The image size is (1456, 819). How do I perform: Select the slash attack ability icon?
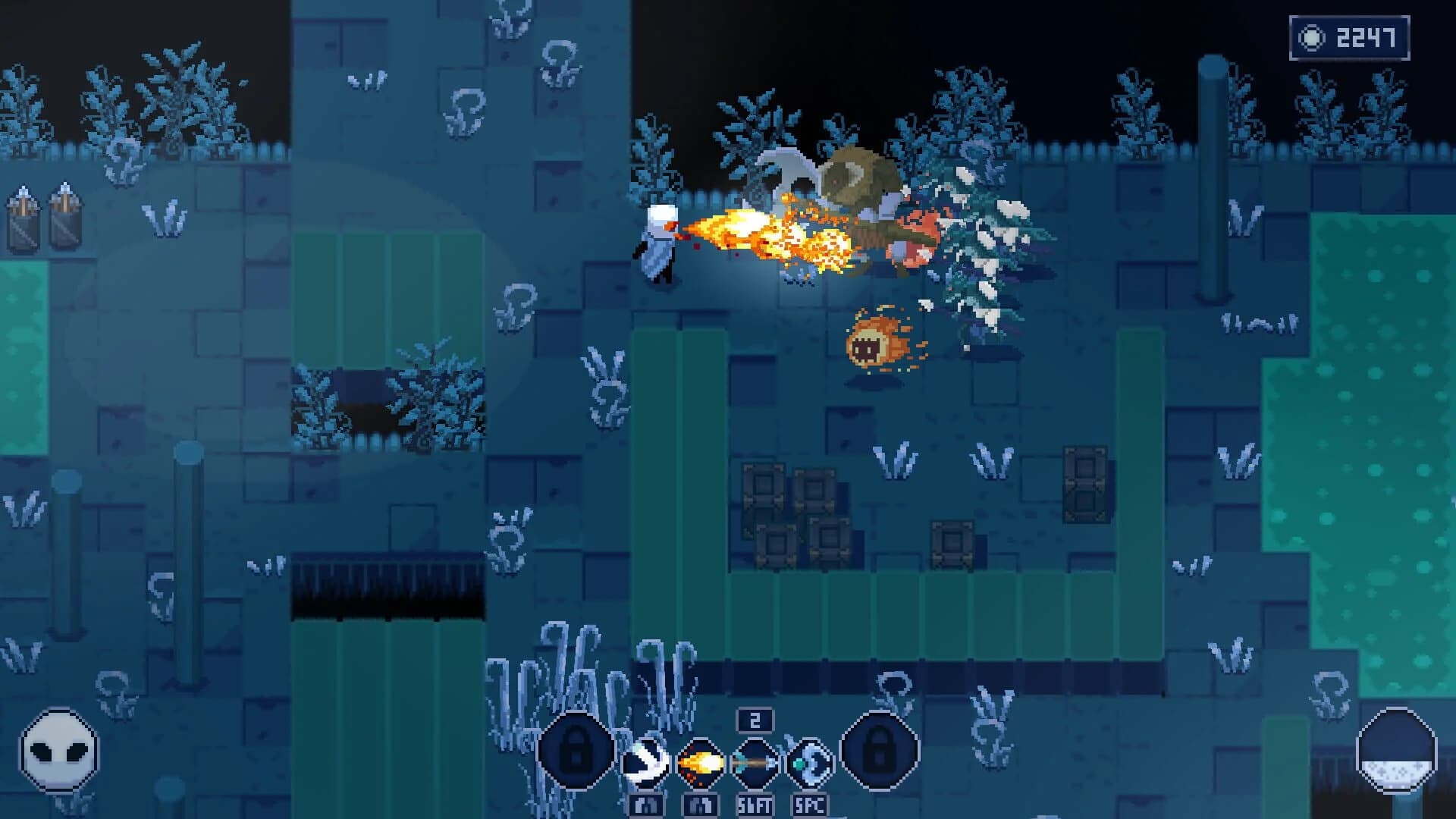pos(645,762)
